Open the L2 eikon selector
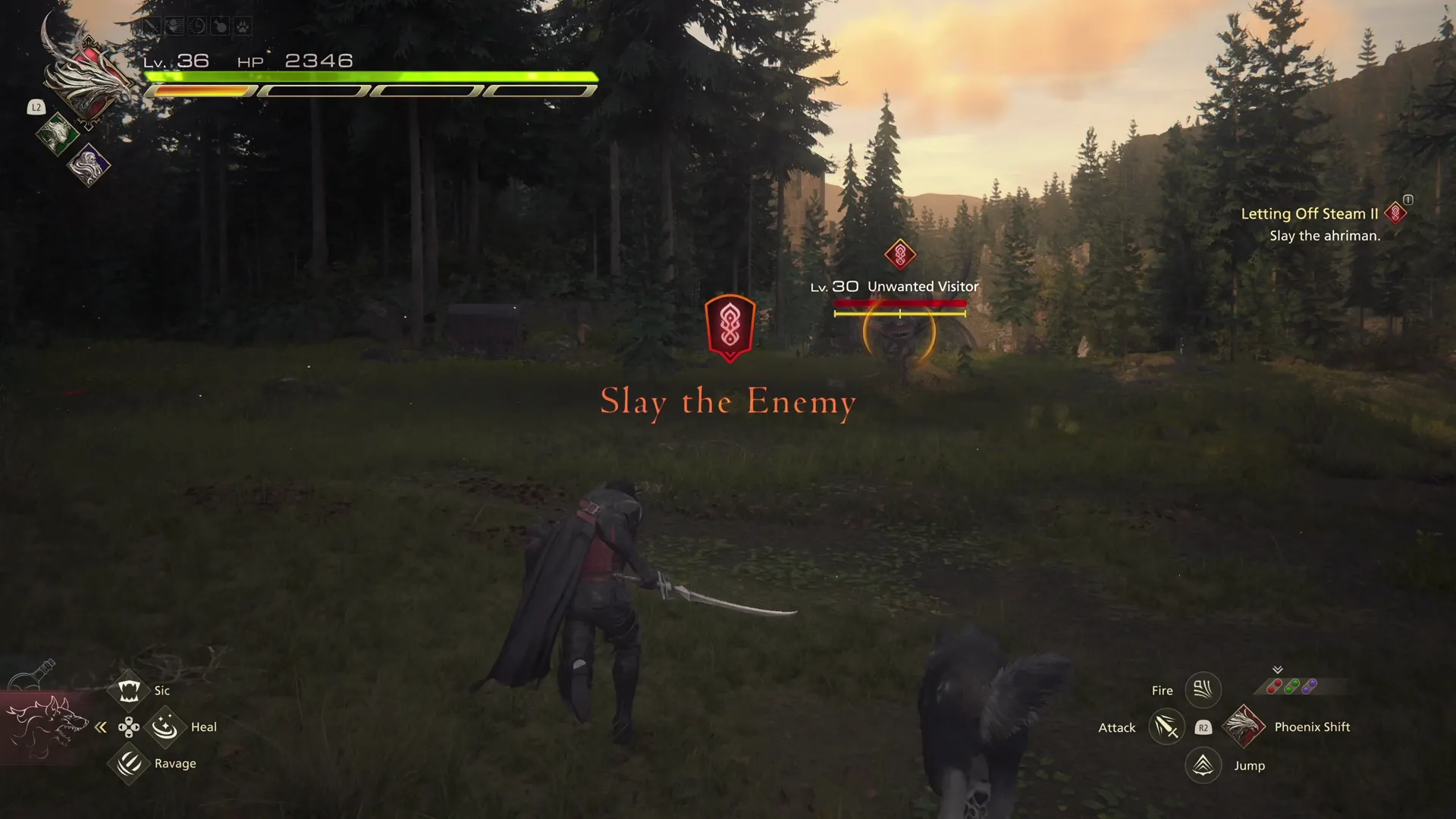This screenshot has width=1456, height=819. point(36,108)
